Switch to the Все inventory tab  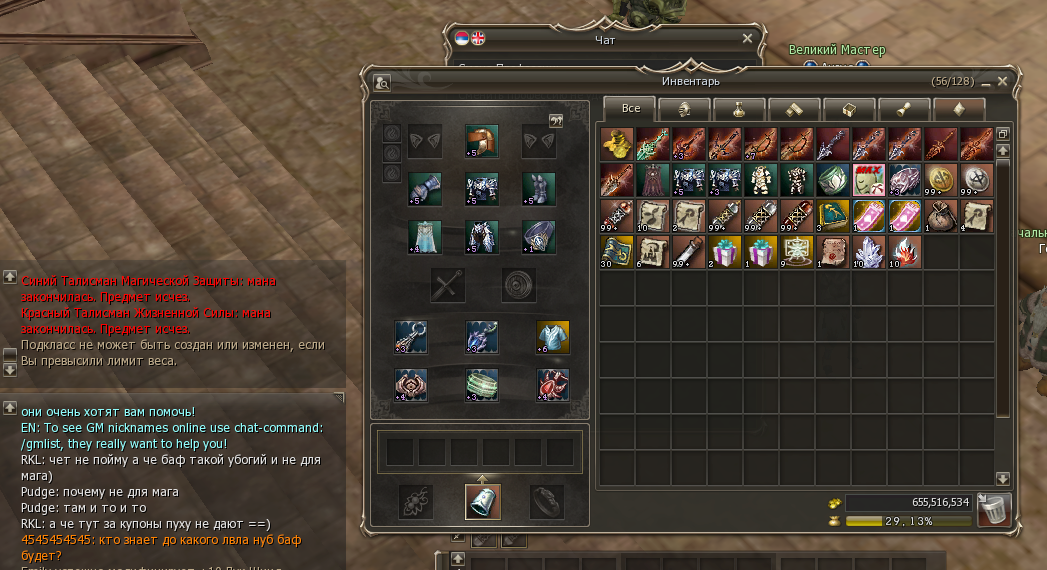631,108
